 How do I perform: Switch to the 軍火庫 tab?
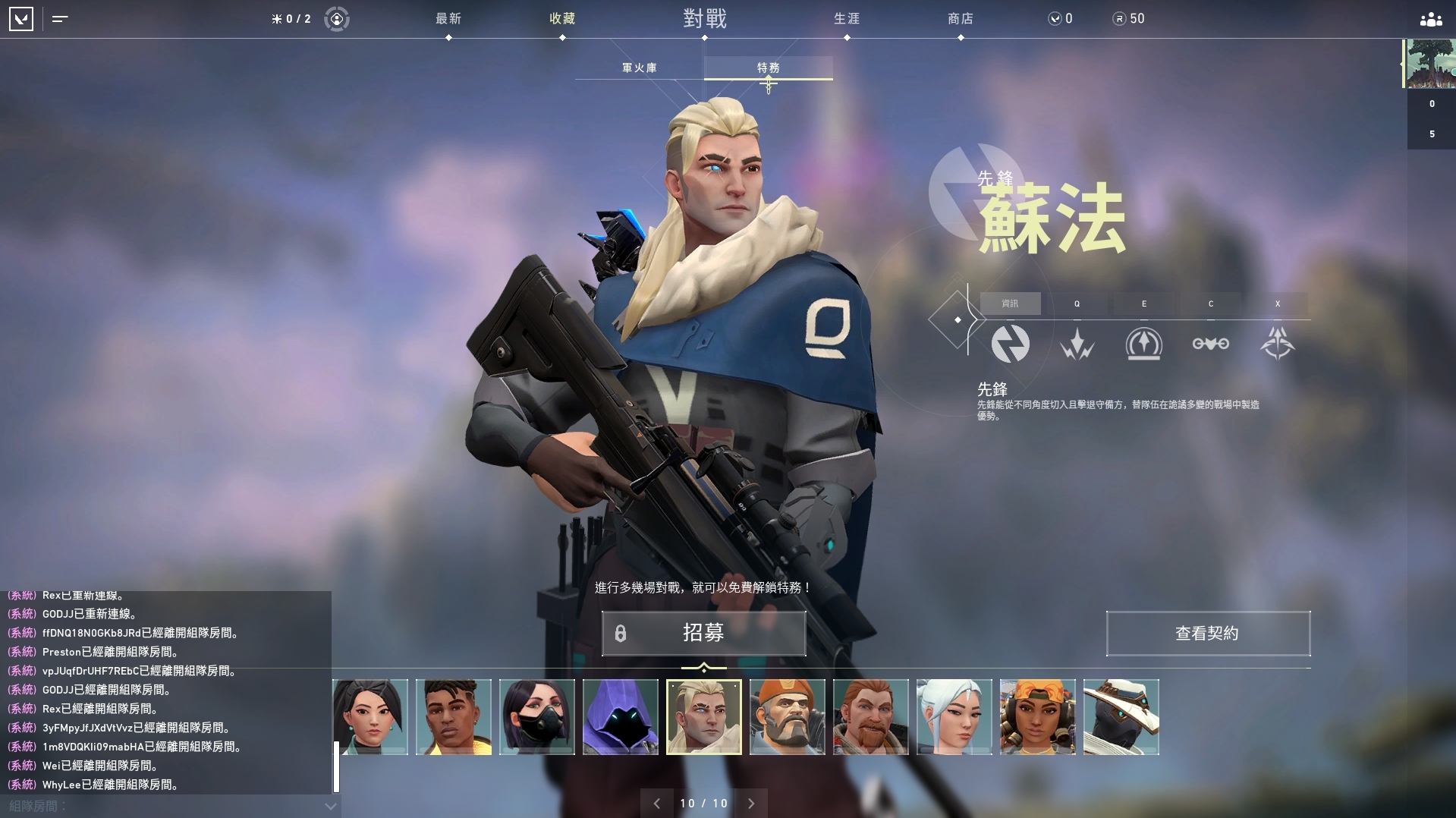640,67
